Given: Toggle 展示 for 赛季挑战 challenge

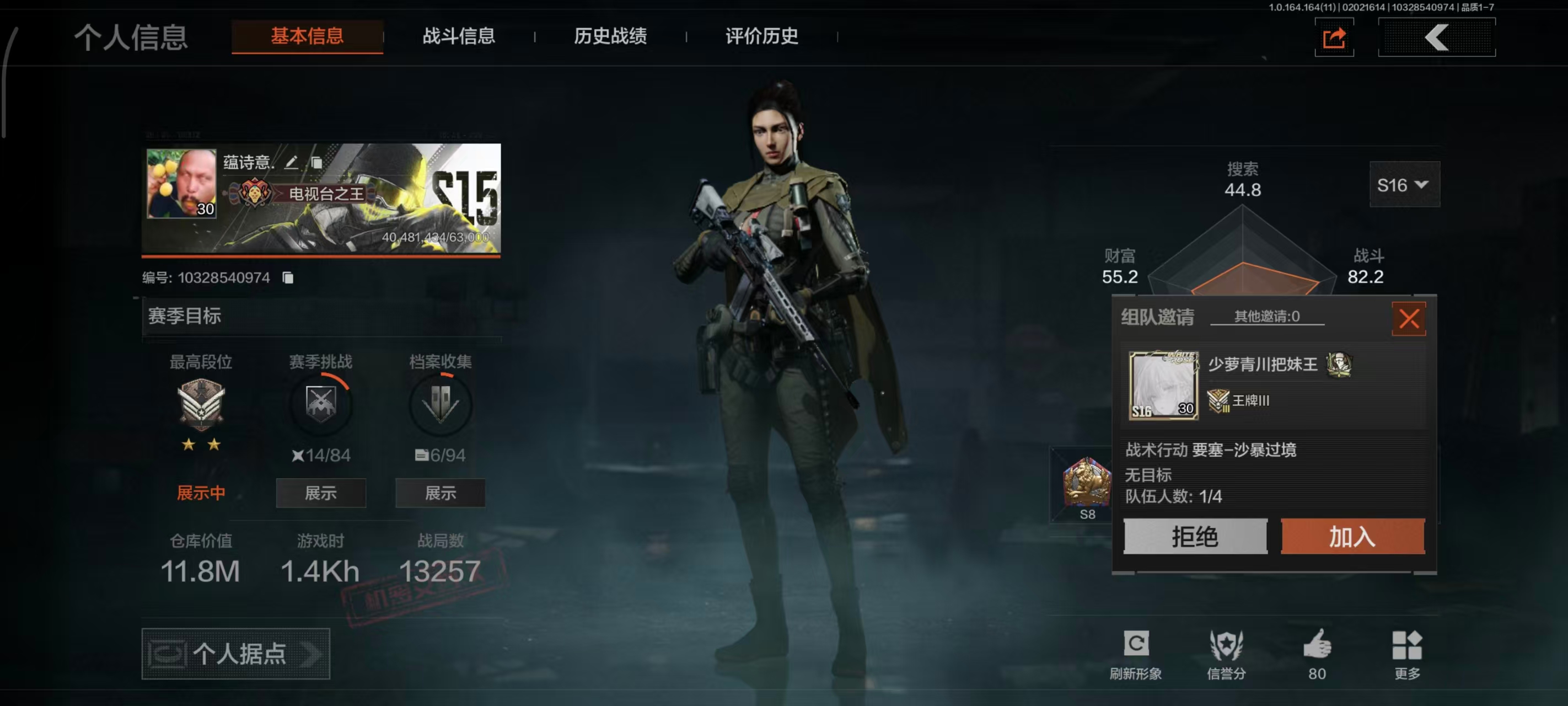Looking at the screenshot, I should pos(320,494).
